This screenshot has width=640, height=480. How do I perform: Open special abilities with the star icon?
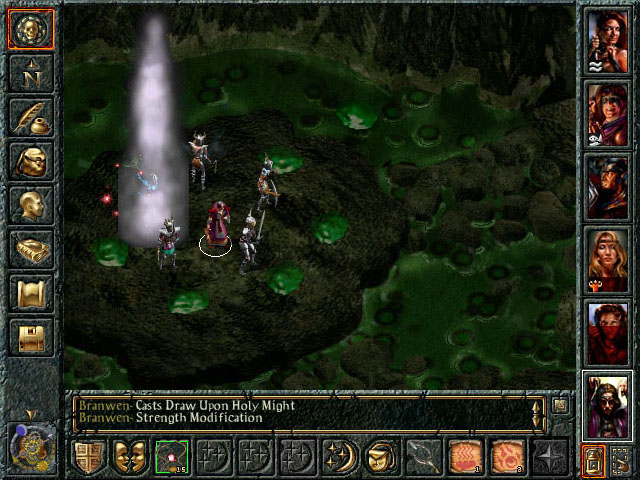coord(550,457)
